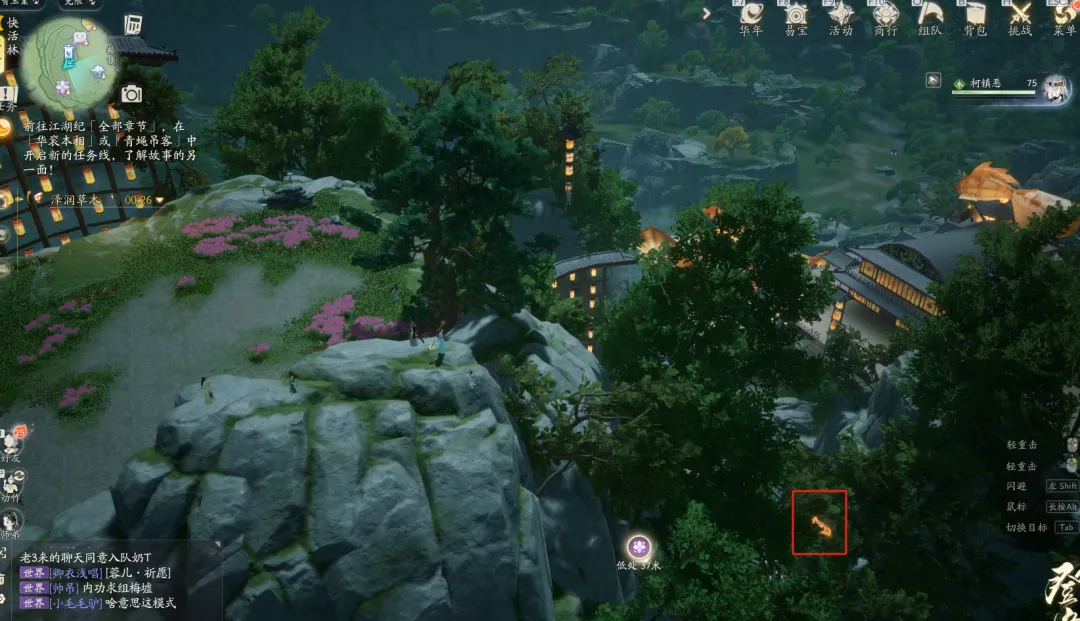Click the 卿衣浅唱 world chat message
This screenshot has width=1080, height=621.
(x=97, y=573)
